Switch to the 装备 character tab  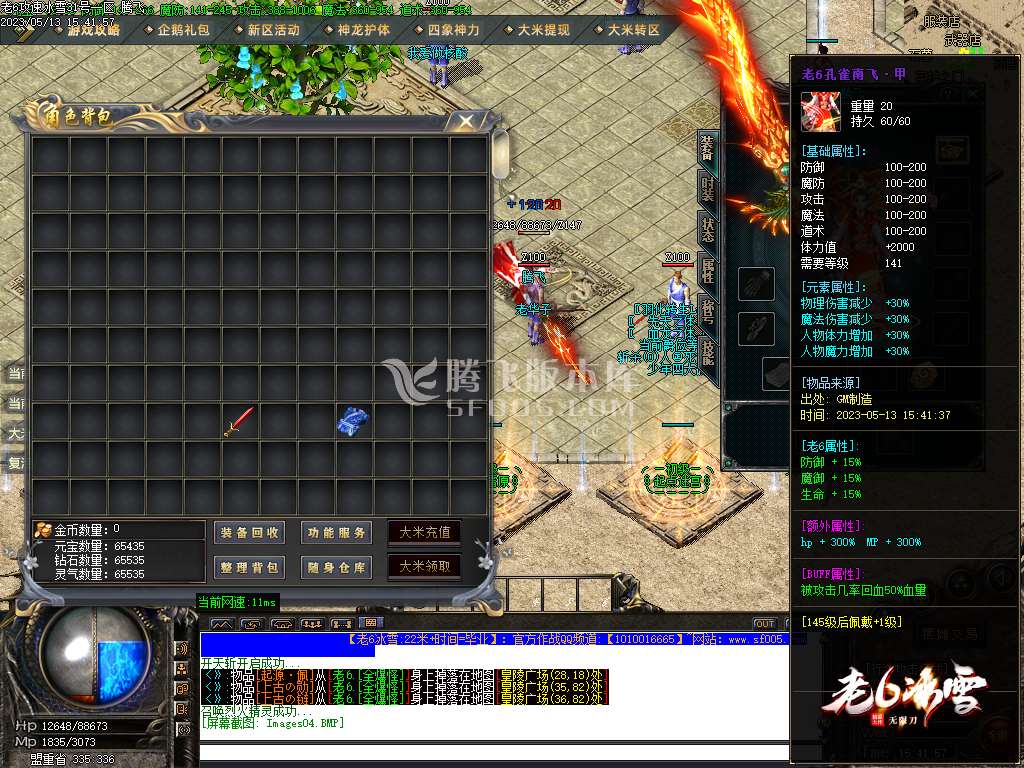[707, 149]
